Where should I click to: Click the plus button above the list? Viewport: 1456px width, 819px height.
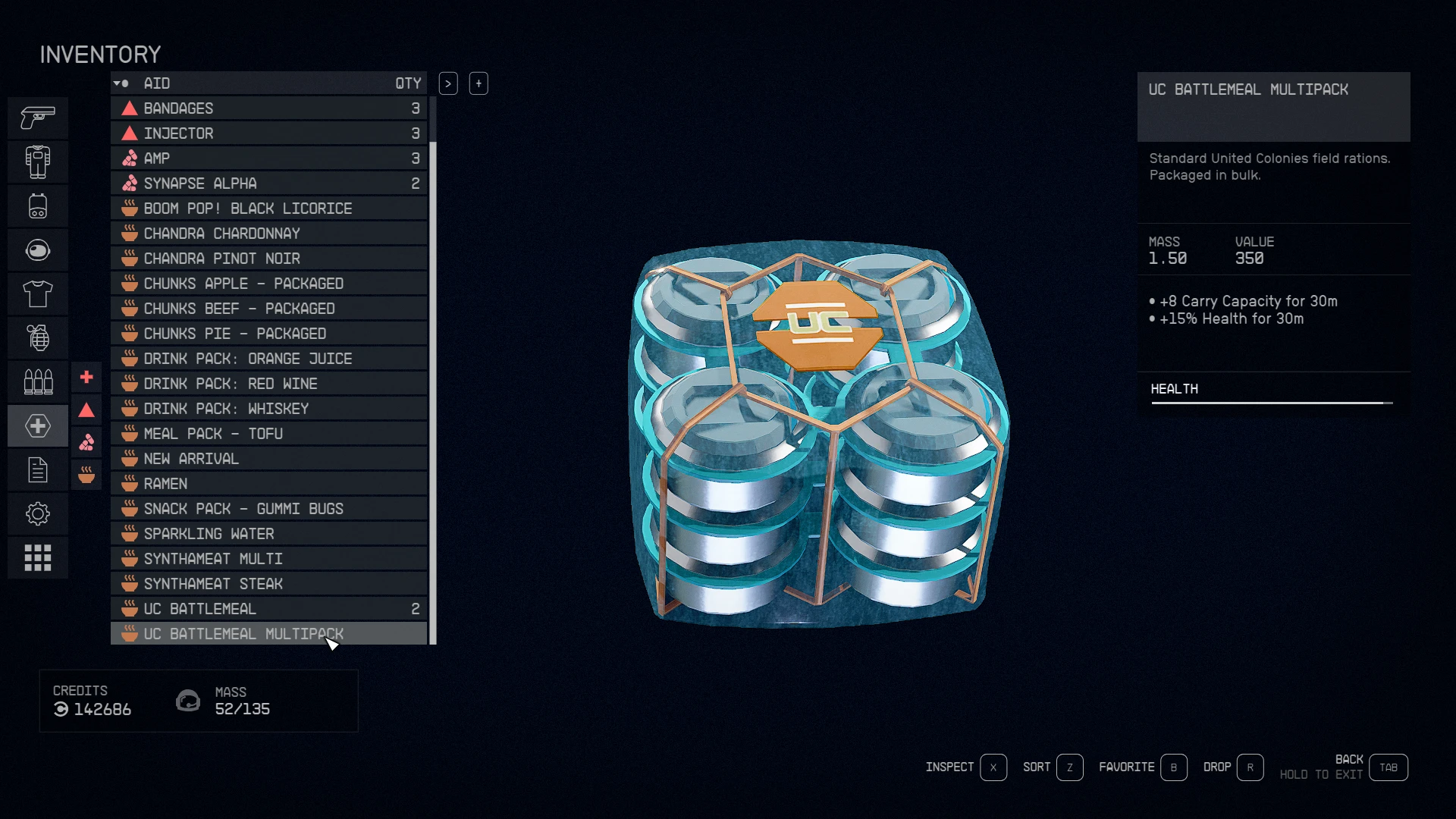pyautogui.click(x=479, y=83)
